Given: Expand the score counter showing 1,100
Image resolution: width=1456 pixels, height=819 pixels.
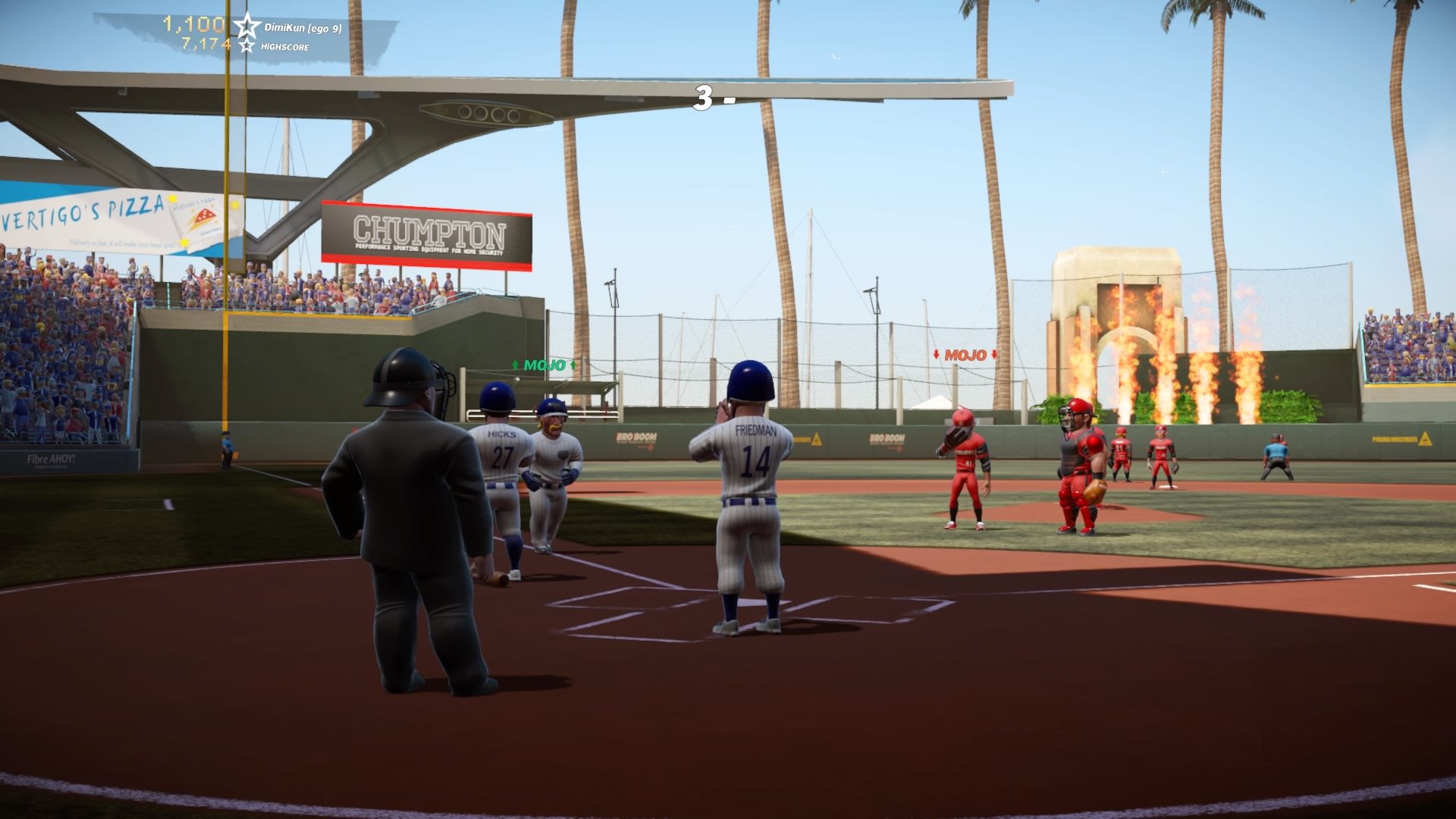Looking at the screenshot, I should point(192,22).
